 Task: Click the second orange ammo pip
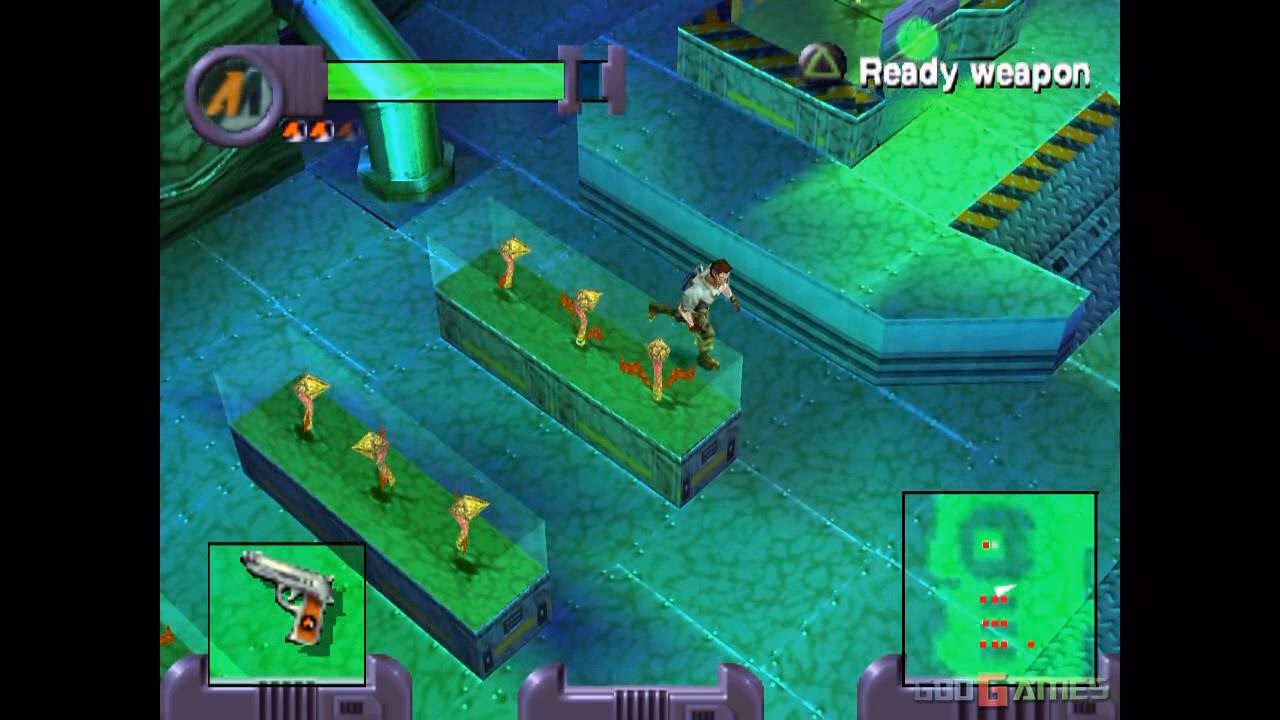318,129
